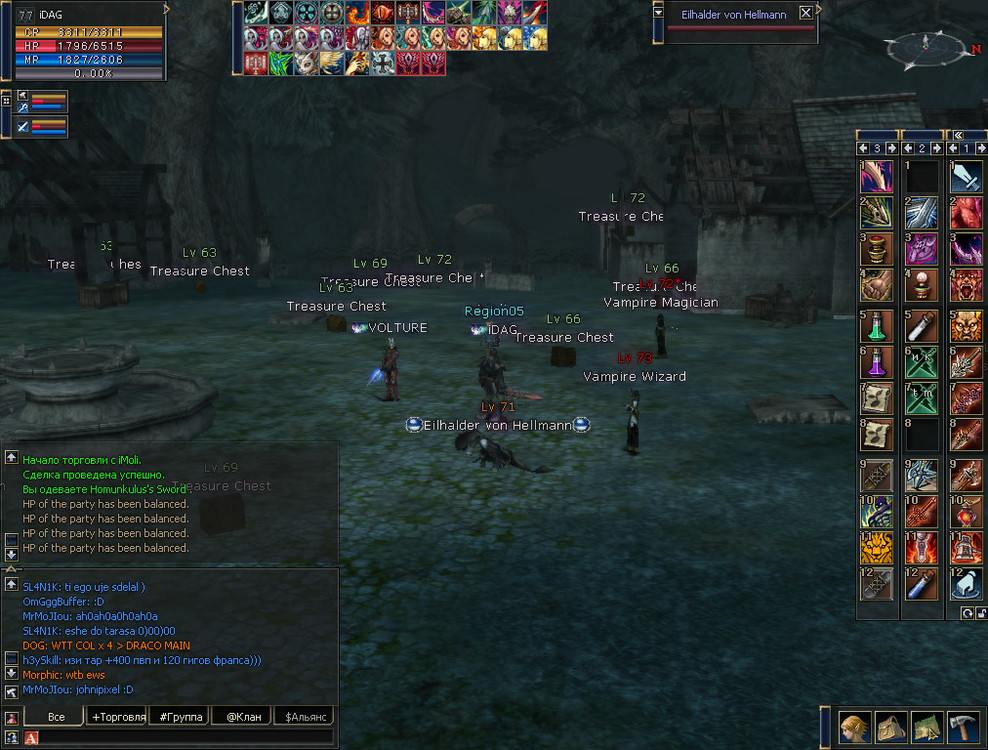988x750 pixels.
Task: Select the Все chat tab
Action: [56, 716]
